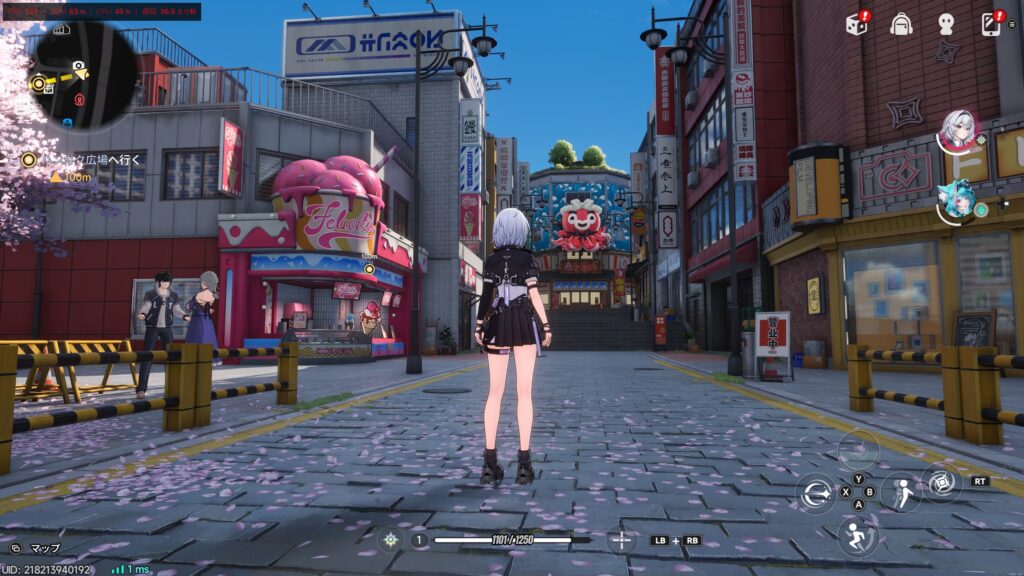The height and width of the screenshot is (576, 1024).
Task: Use the faded swirl skill icon
Action: [857, 449]
